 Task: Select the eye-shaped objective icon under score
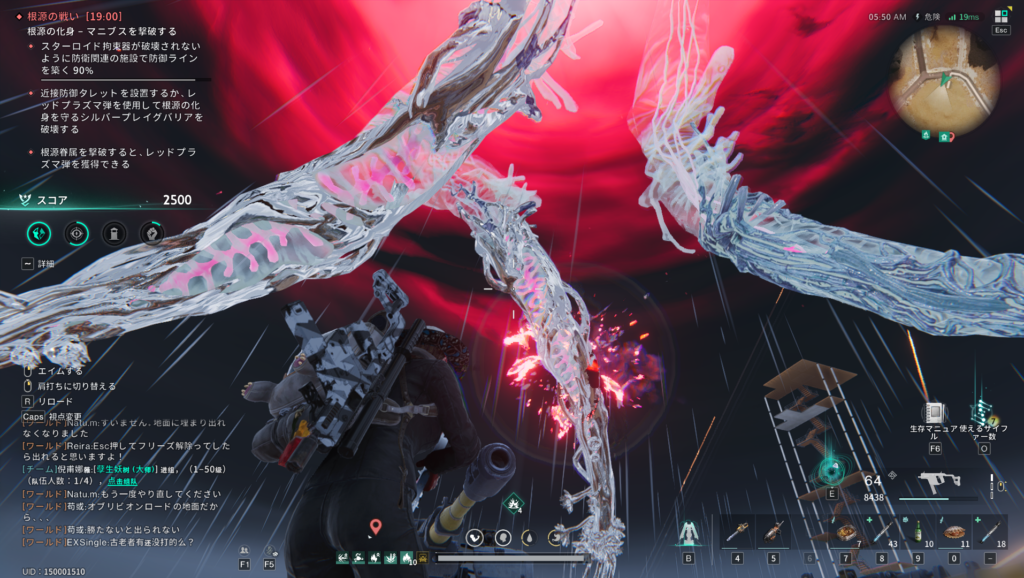pos(77,233)
